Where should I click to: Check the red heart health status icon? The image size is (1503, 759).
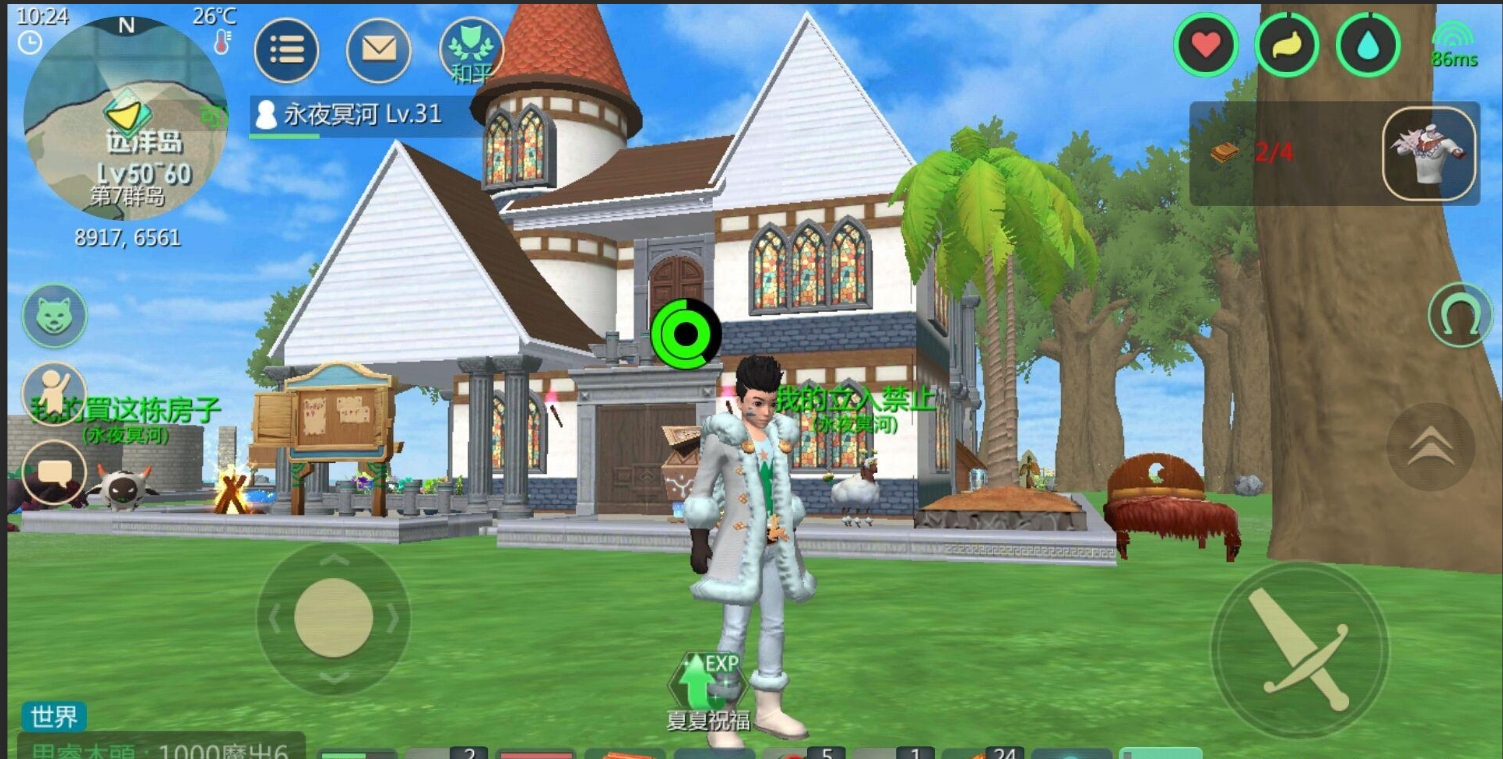(x=1206, y=45)
